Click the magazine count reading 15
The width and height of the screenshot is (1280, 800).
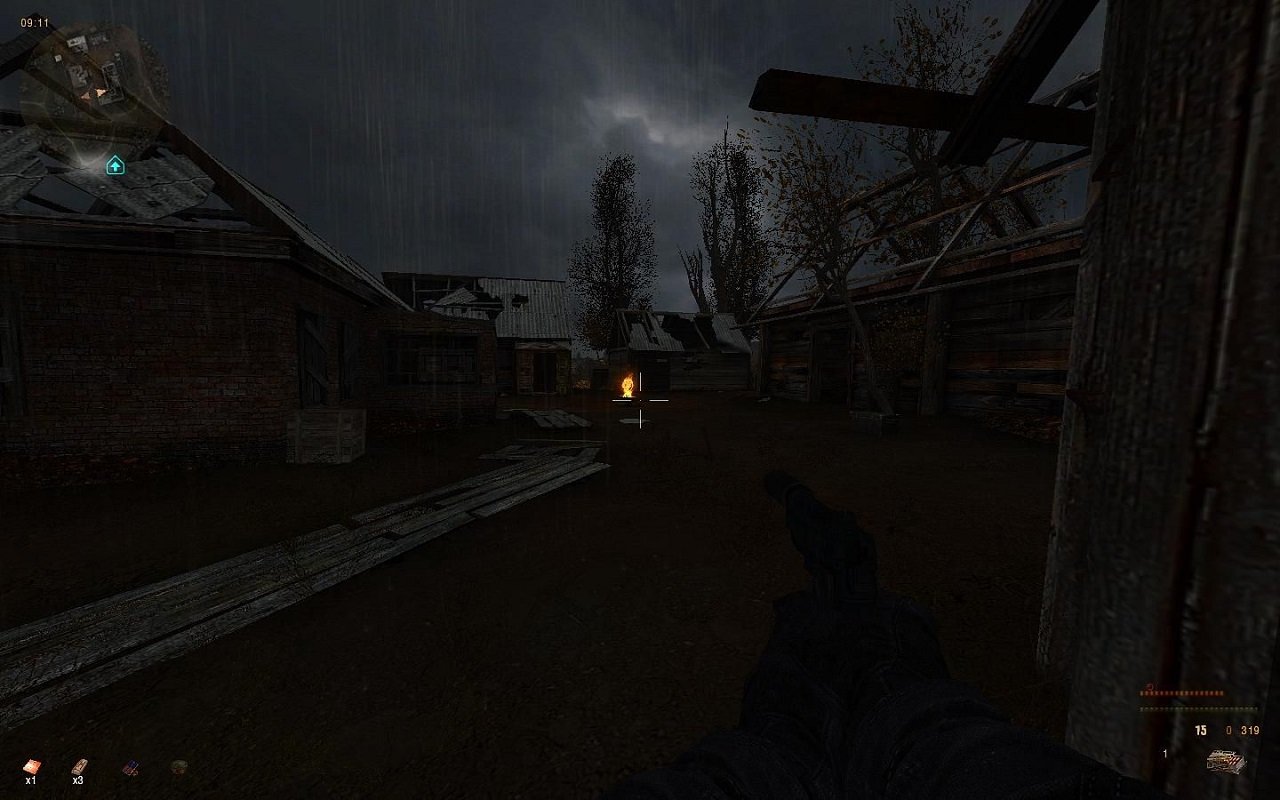click(x=1201, y=730)
